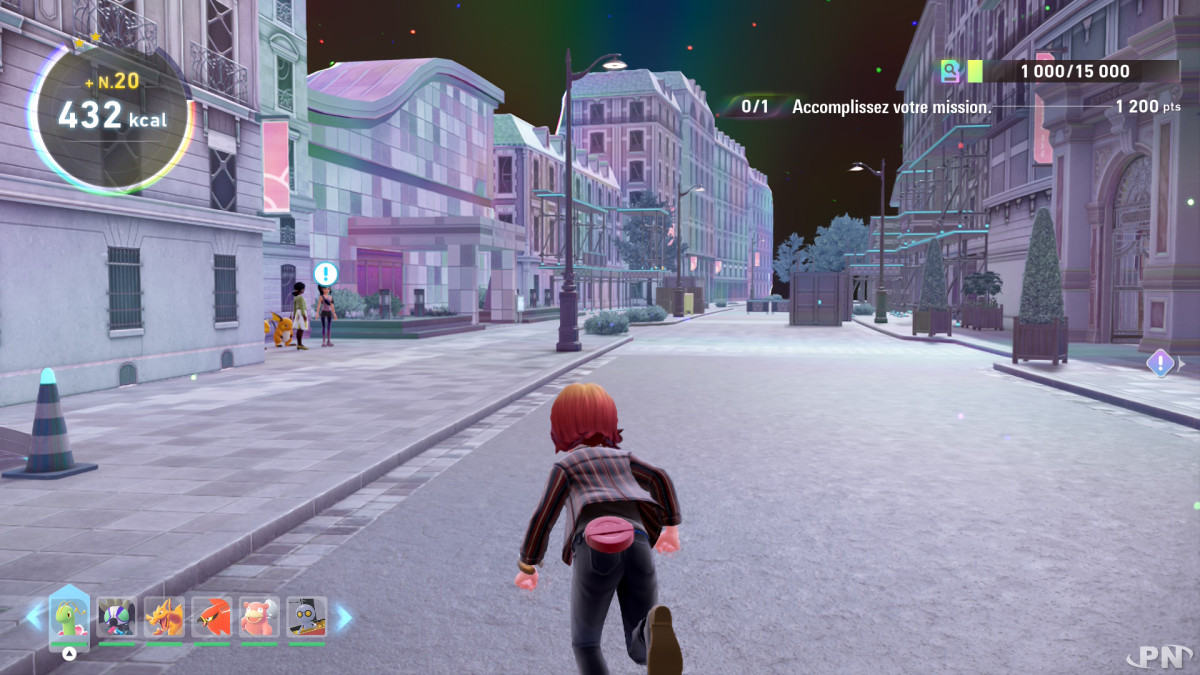
Task: Click the diamond exclamation marker at screen edge
Action: point(1160,362)
